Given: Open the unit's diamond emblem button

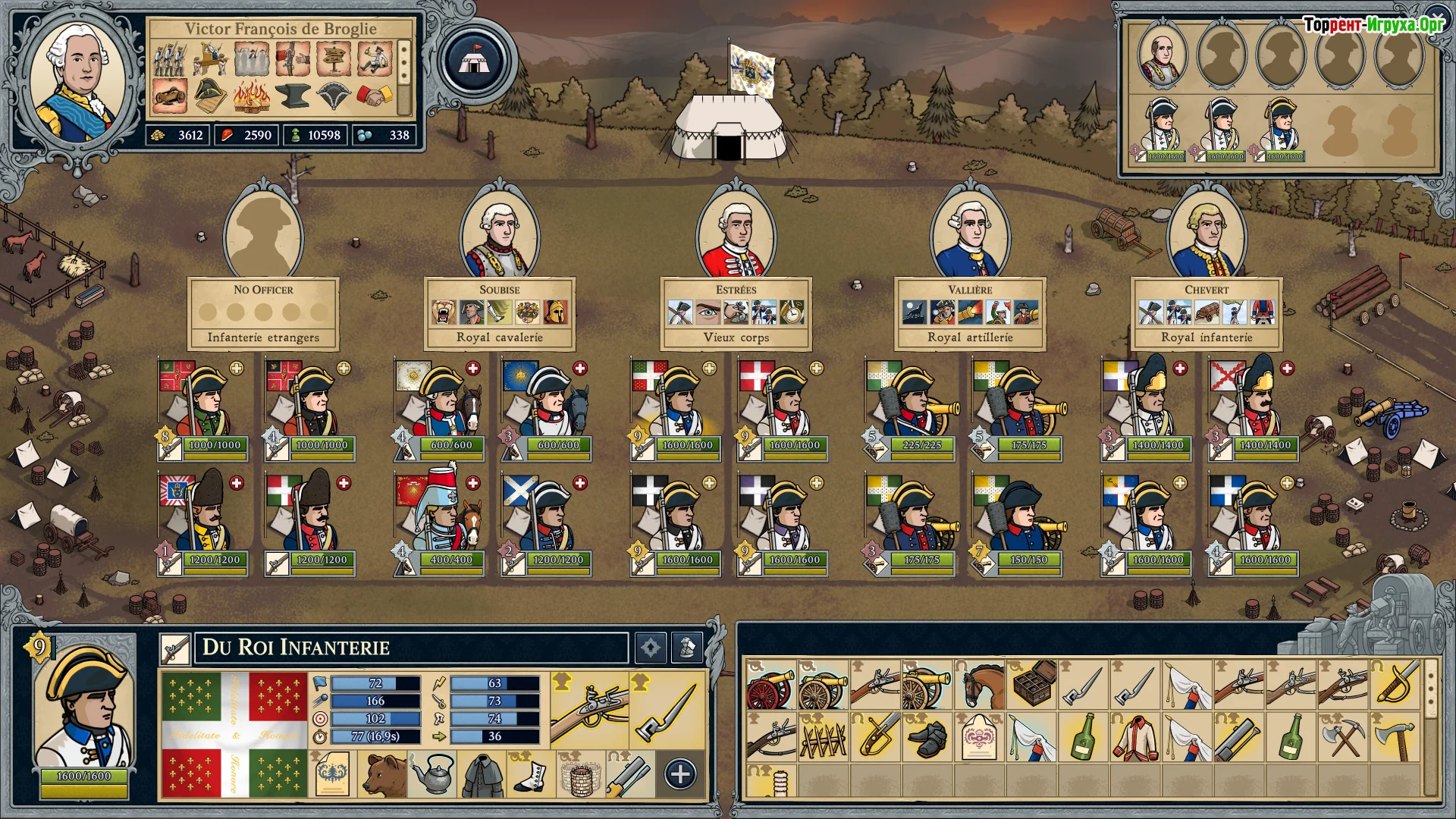Looking at the screenshot, I should (x=650, y=648).
